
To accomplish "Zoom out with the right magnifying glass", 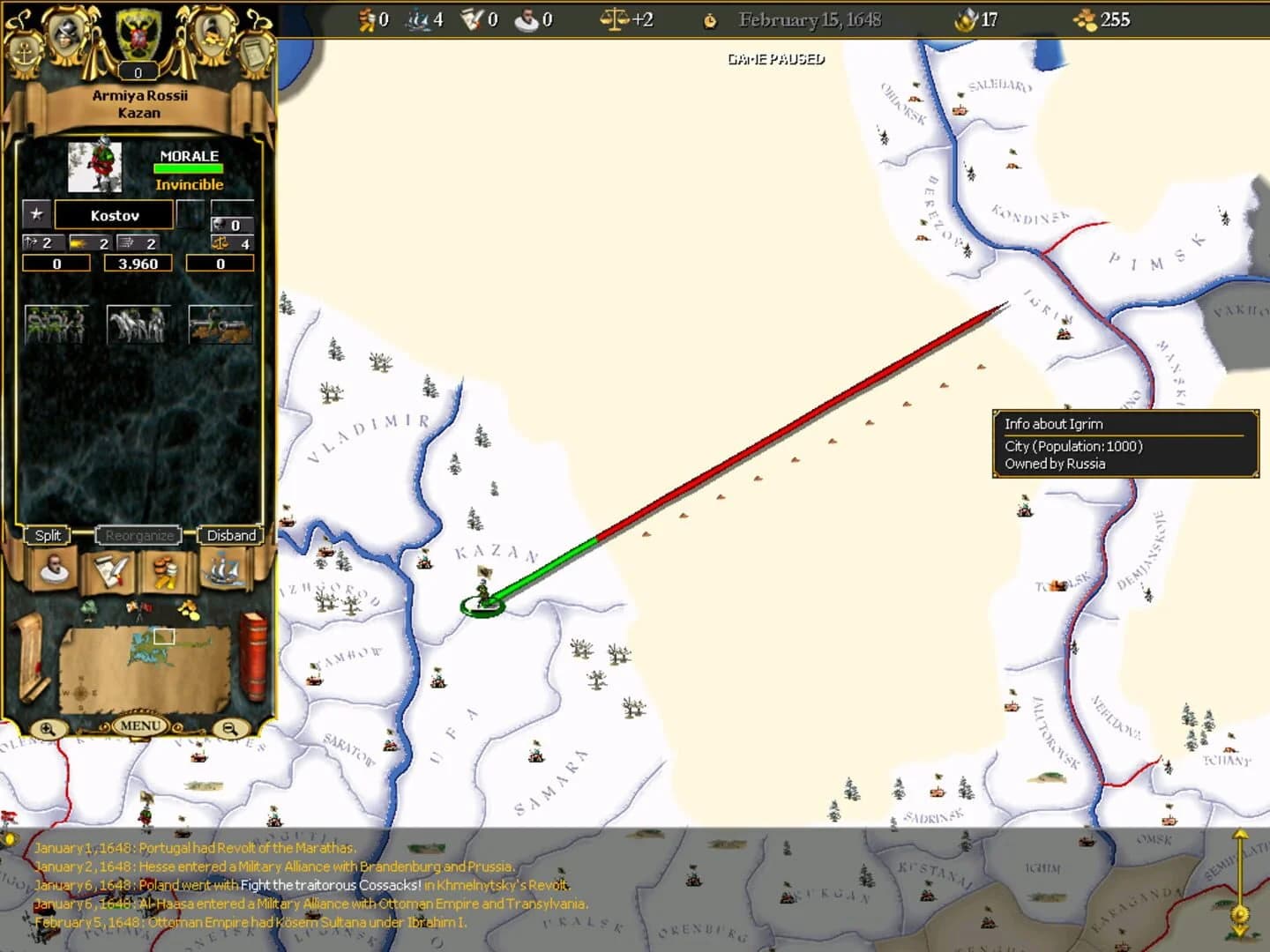I will [x=231, y=728].
